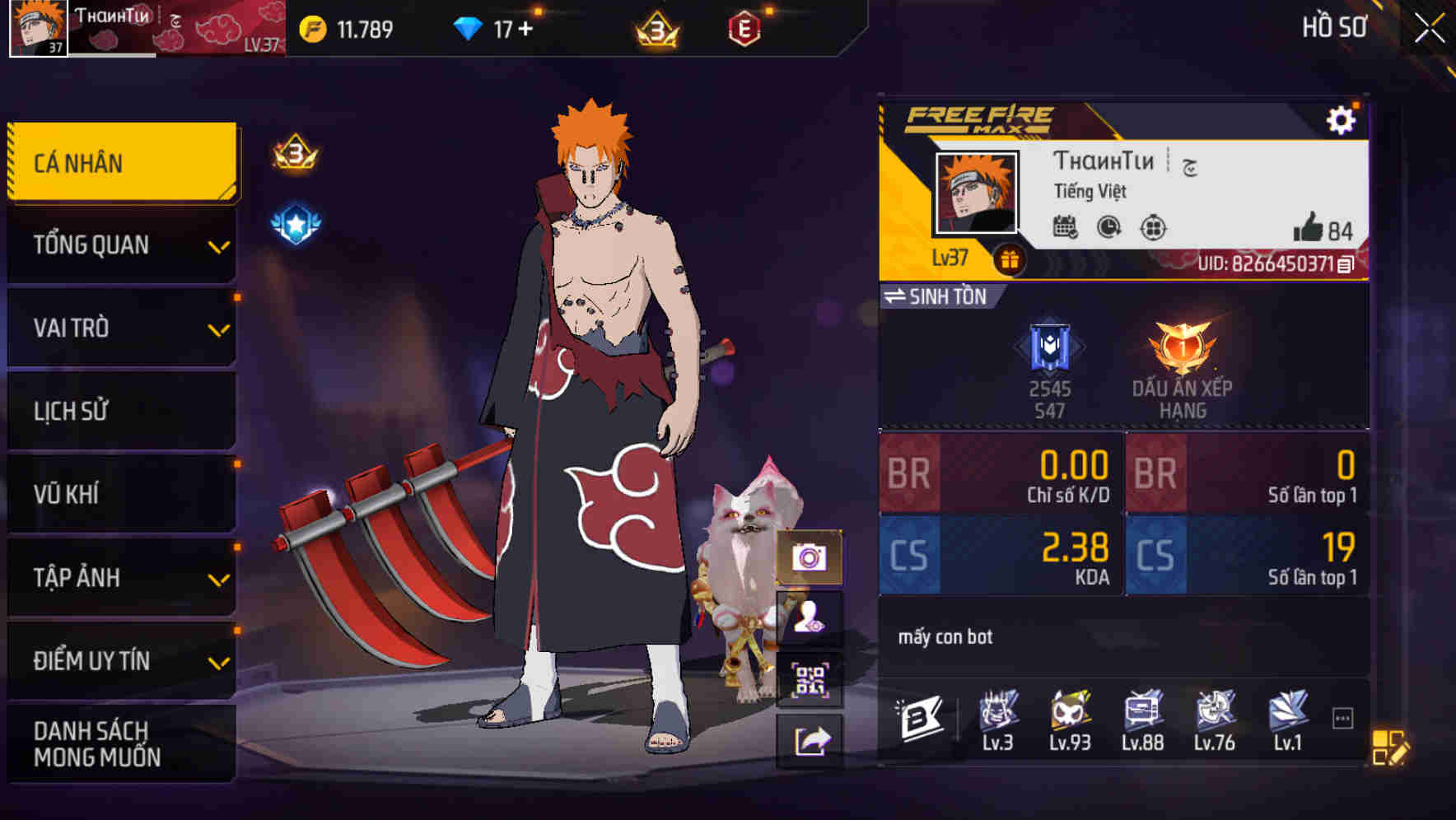The image size is (1456, 820).
Task: Click the play history clock icon
Action: point(1108,228)
